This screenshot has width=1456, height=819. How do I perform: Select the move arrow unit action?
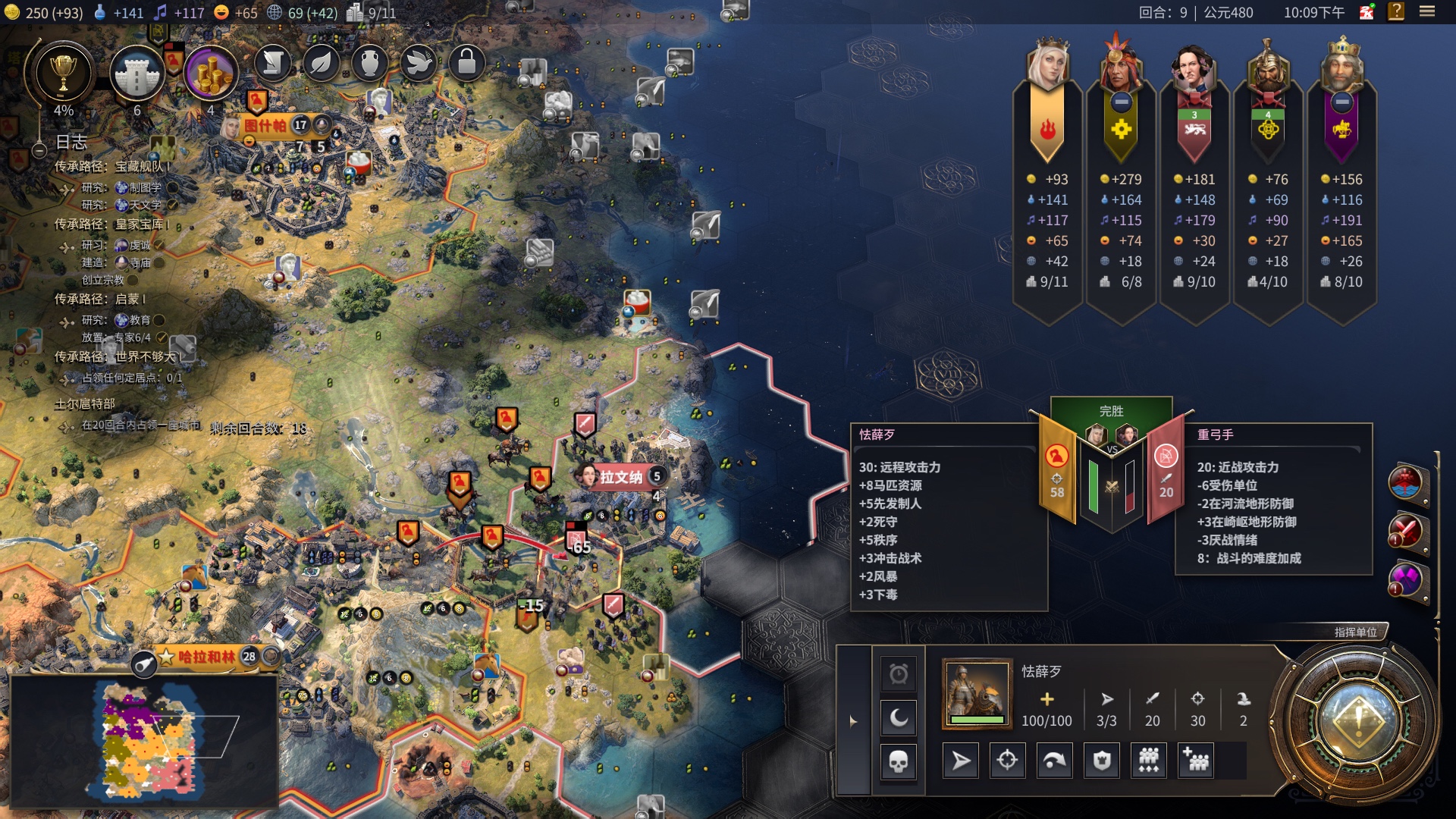(x=960, y=761)
